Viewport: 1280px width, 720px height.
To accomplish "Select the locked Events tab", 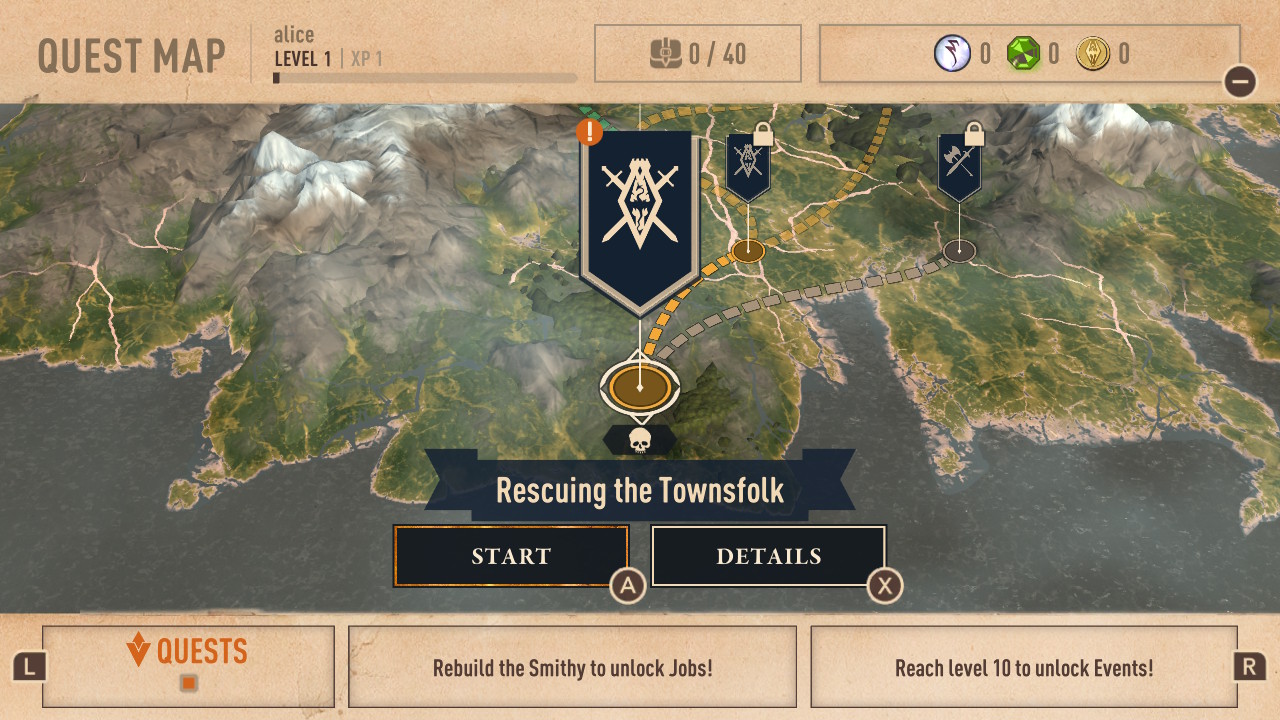I will (1023, 667).
